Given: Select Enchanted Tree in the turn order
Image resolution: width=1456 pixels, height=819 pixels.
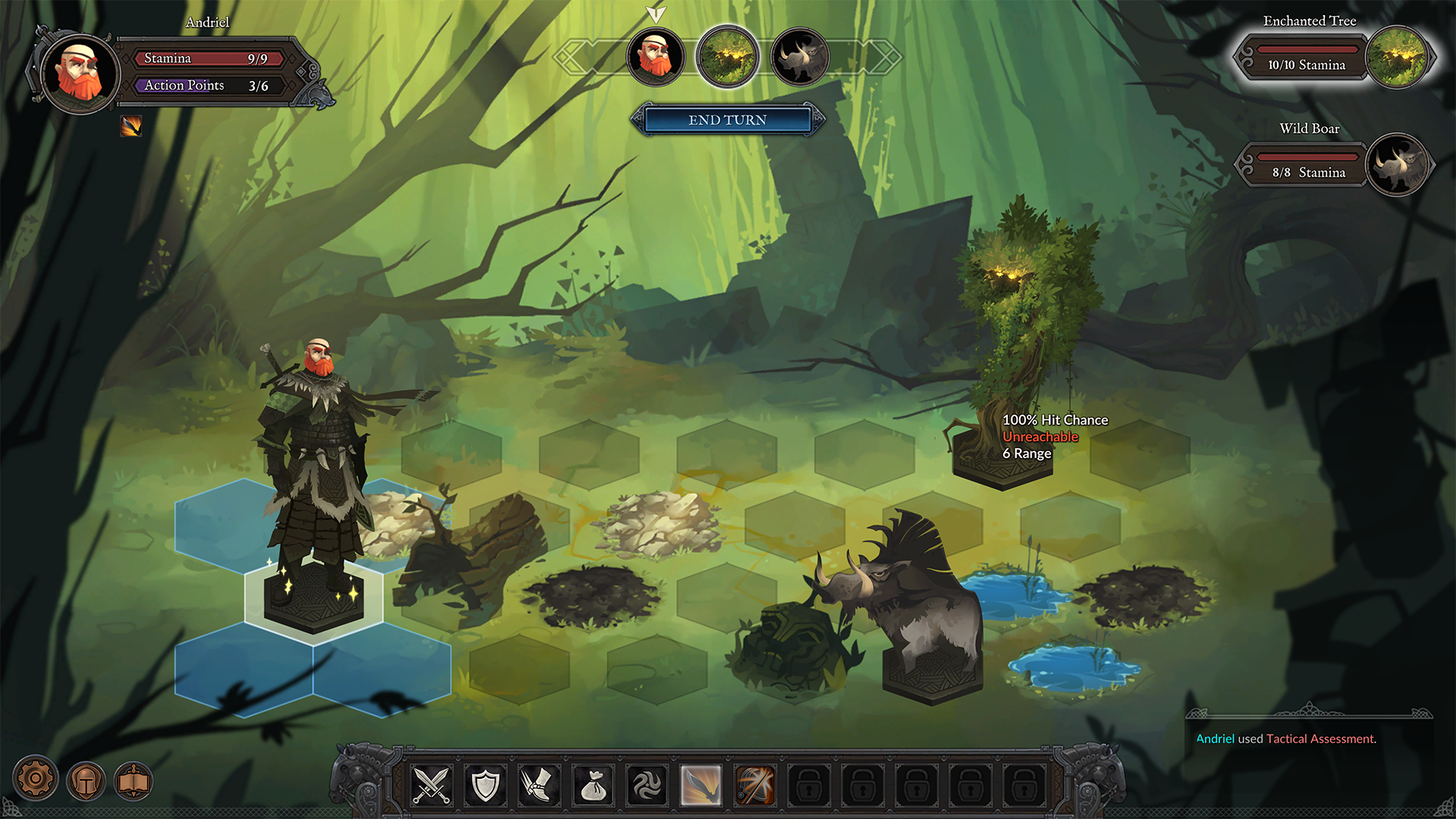Looking at the screenshot, I should [x=727, y=57].
